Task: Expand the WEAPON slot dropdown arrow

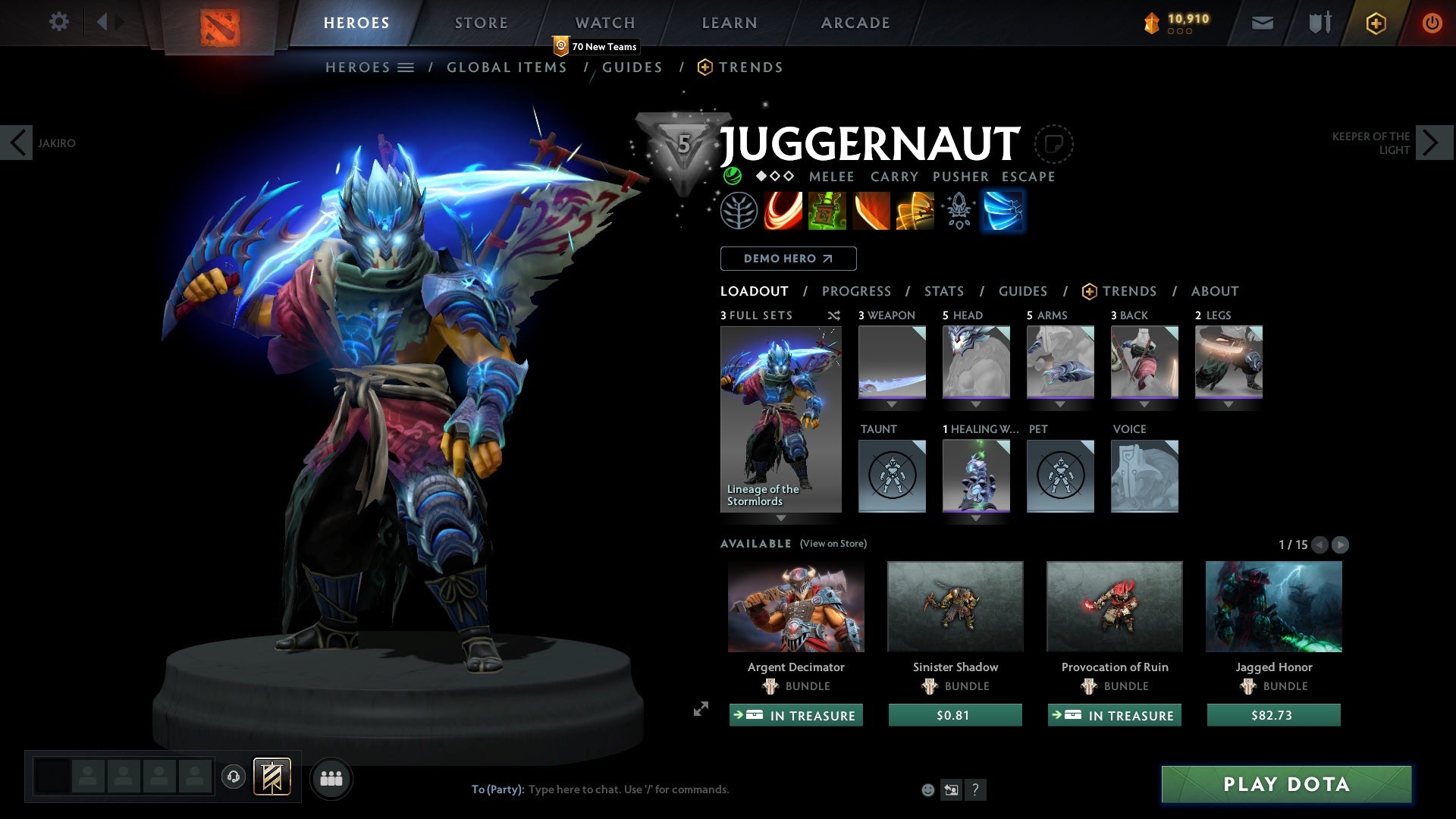Action: [x=891, y=404]
